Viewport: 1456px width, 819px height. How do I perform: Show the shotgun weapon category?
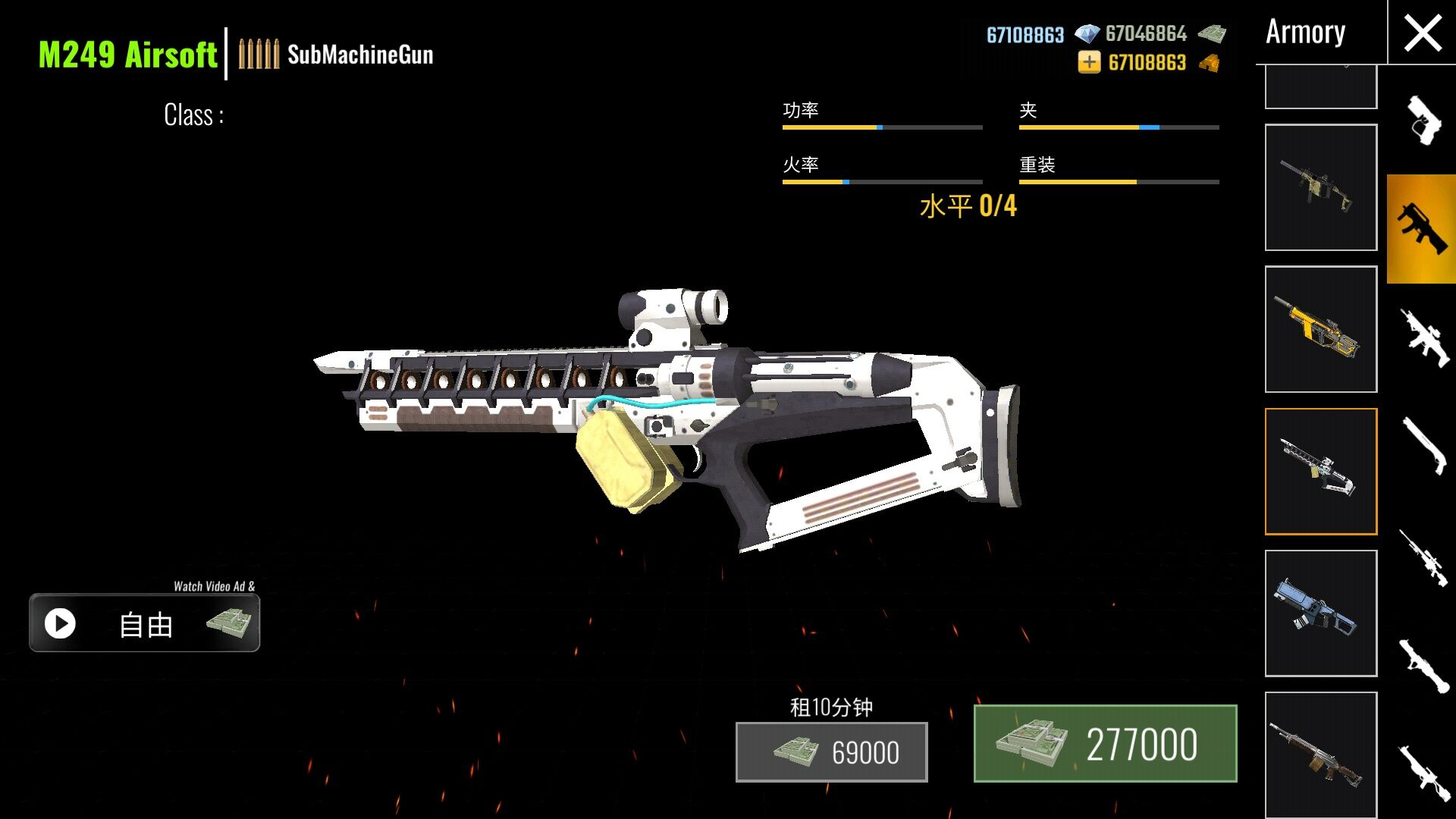click(x=1422, y=446)
